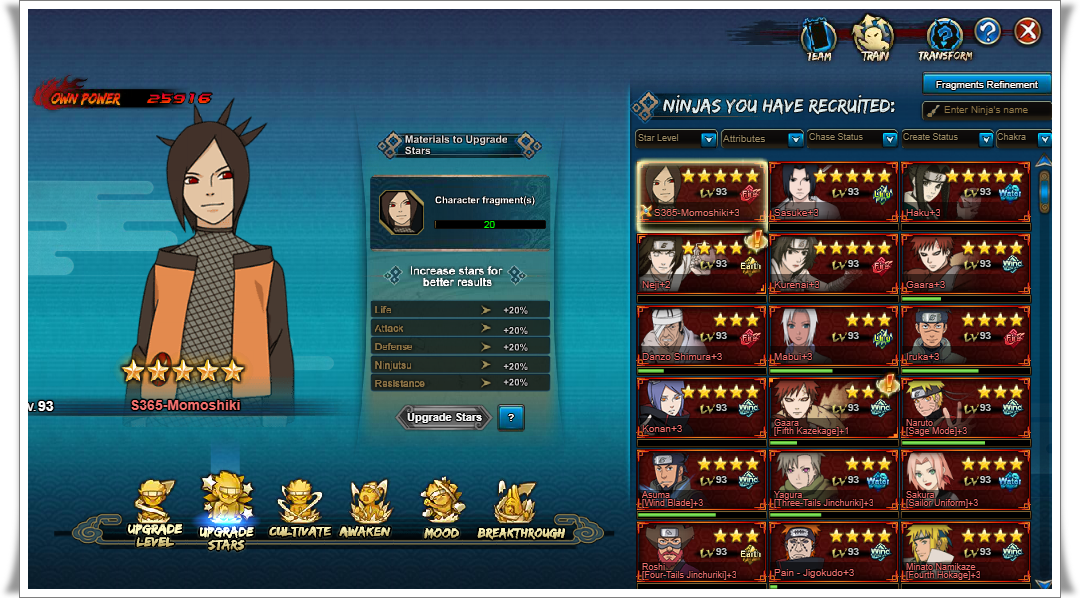Open the blue question mark help next to Upgrade Stars
1080x598 pixels.
(510, 418)
